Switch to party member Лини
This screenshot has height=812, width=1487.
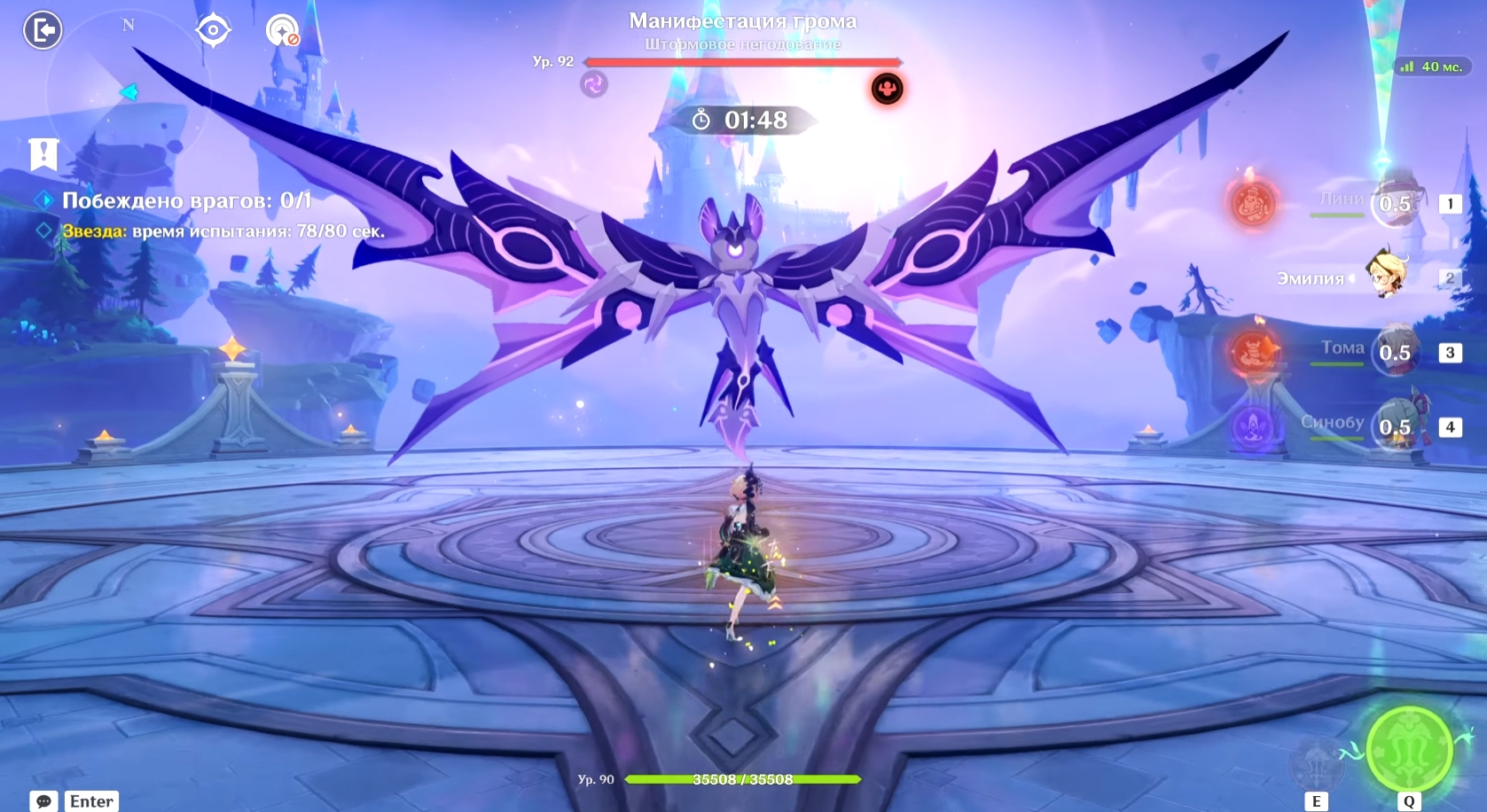pyautogui.click(x=1396, y=203)
